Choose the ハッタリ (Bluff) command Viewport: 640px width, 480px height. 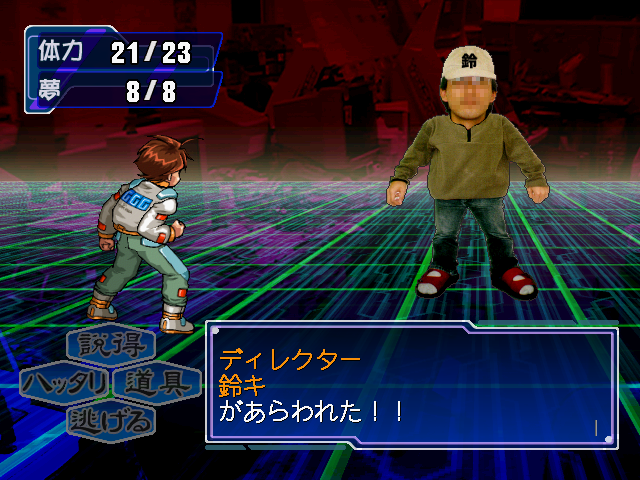pos(64,383)
